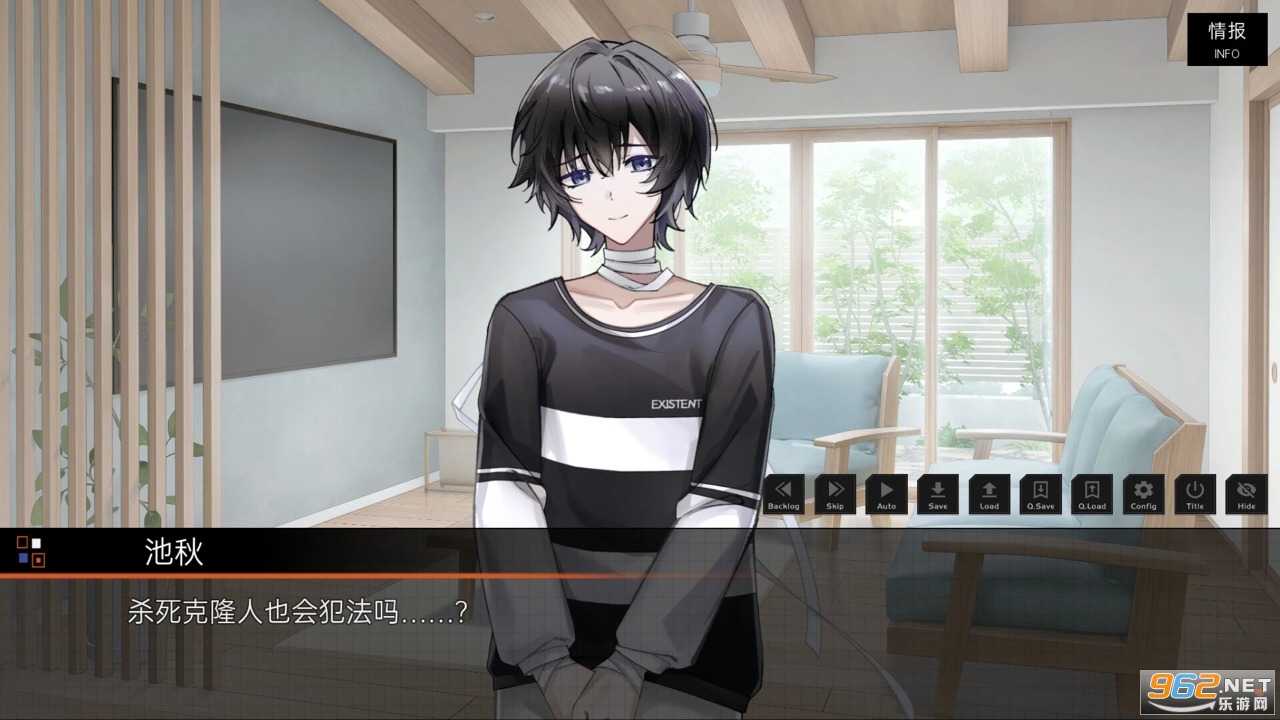Open the 情报 INFO panel
Viewport: 1280px width, 720px height.
[x=1226, y=39]
